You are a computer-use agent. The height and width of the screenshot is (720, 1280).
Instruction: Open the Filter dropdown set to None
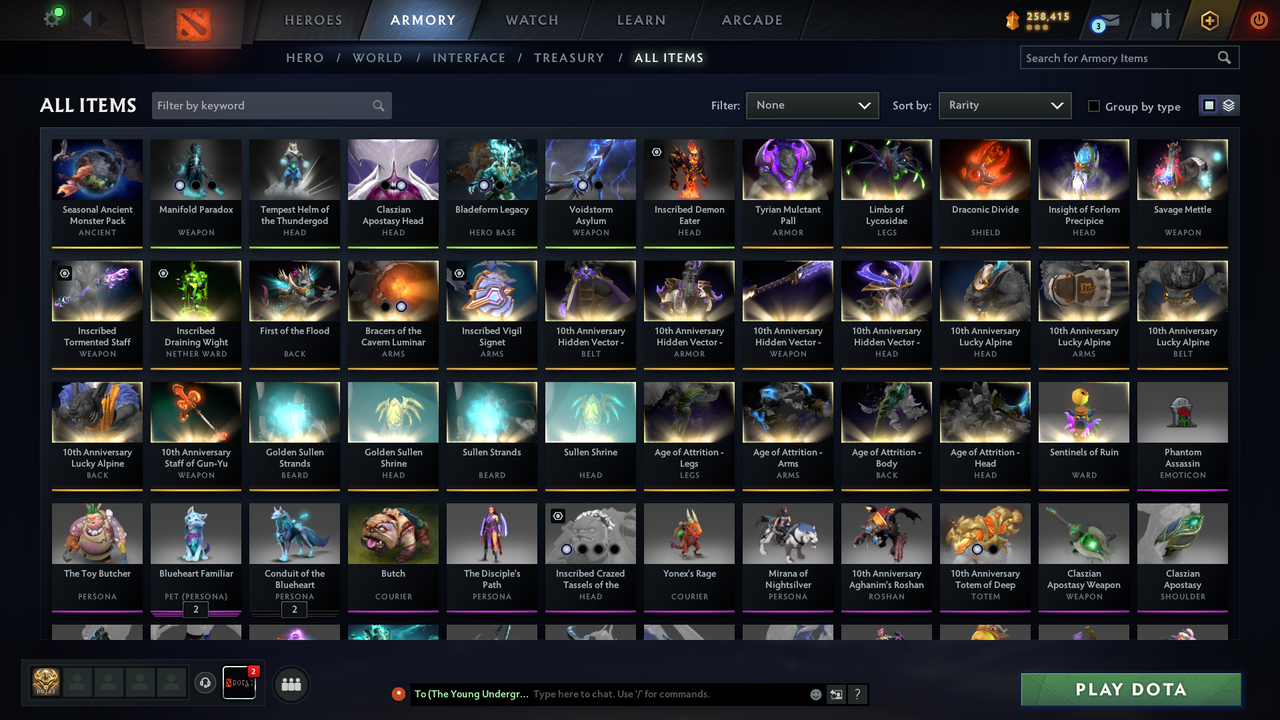[x=812, y=105]
